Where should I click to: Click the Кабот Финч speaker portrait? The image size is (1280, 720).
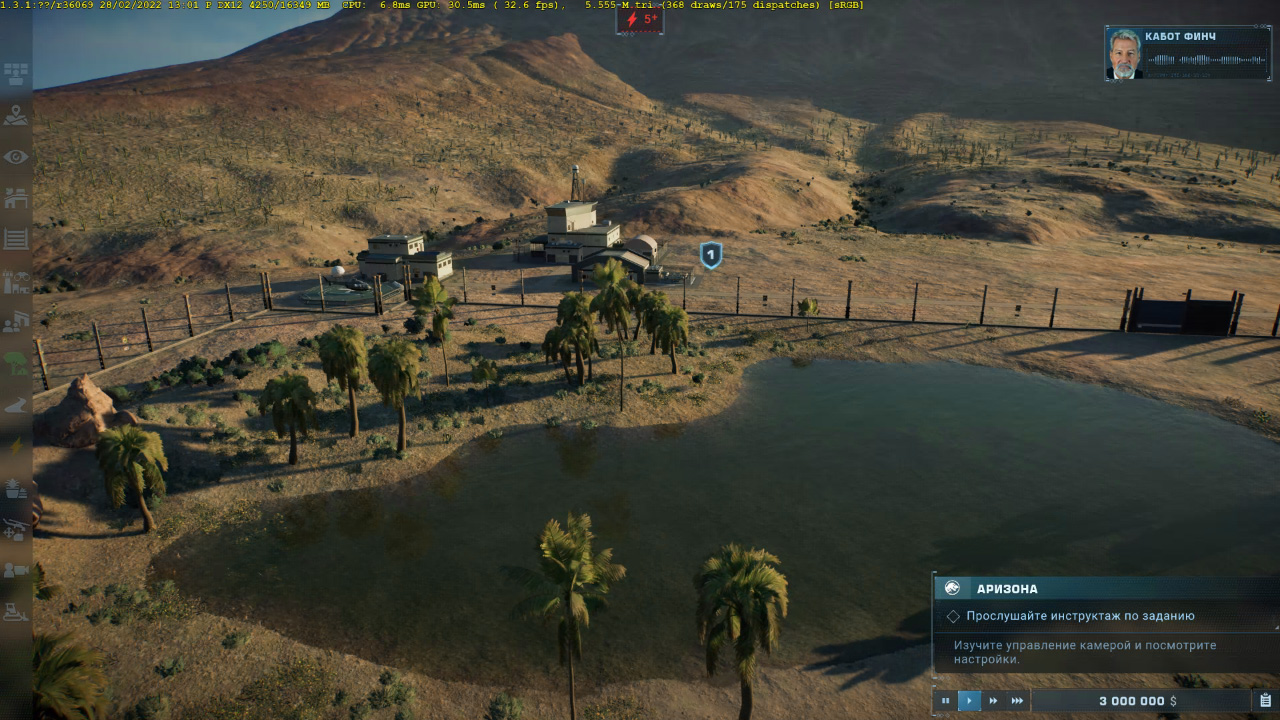coord(1125,54)
